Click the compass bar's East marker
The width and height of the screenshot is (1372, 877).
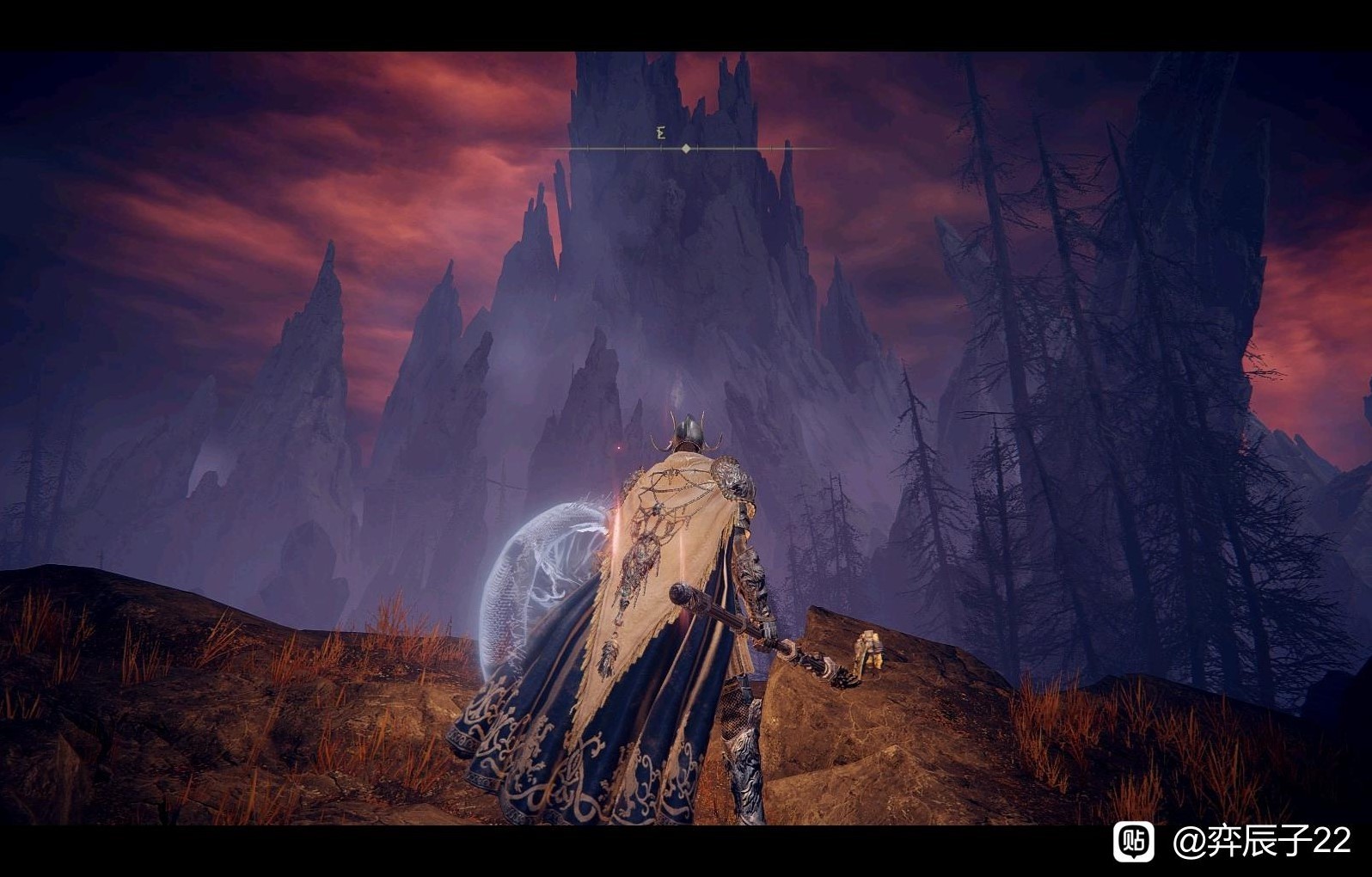click(x=661, y=133)
